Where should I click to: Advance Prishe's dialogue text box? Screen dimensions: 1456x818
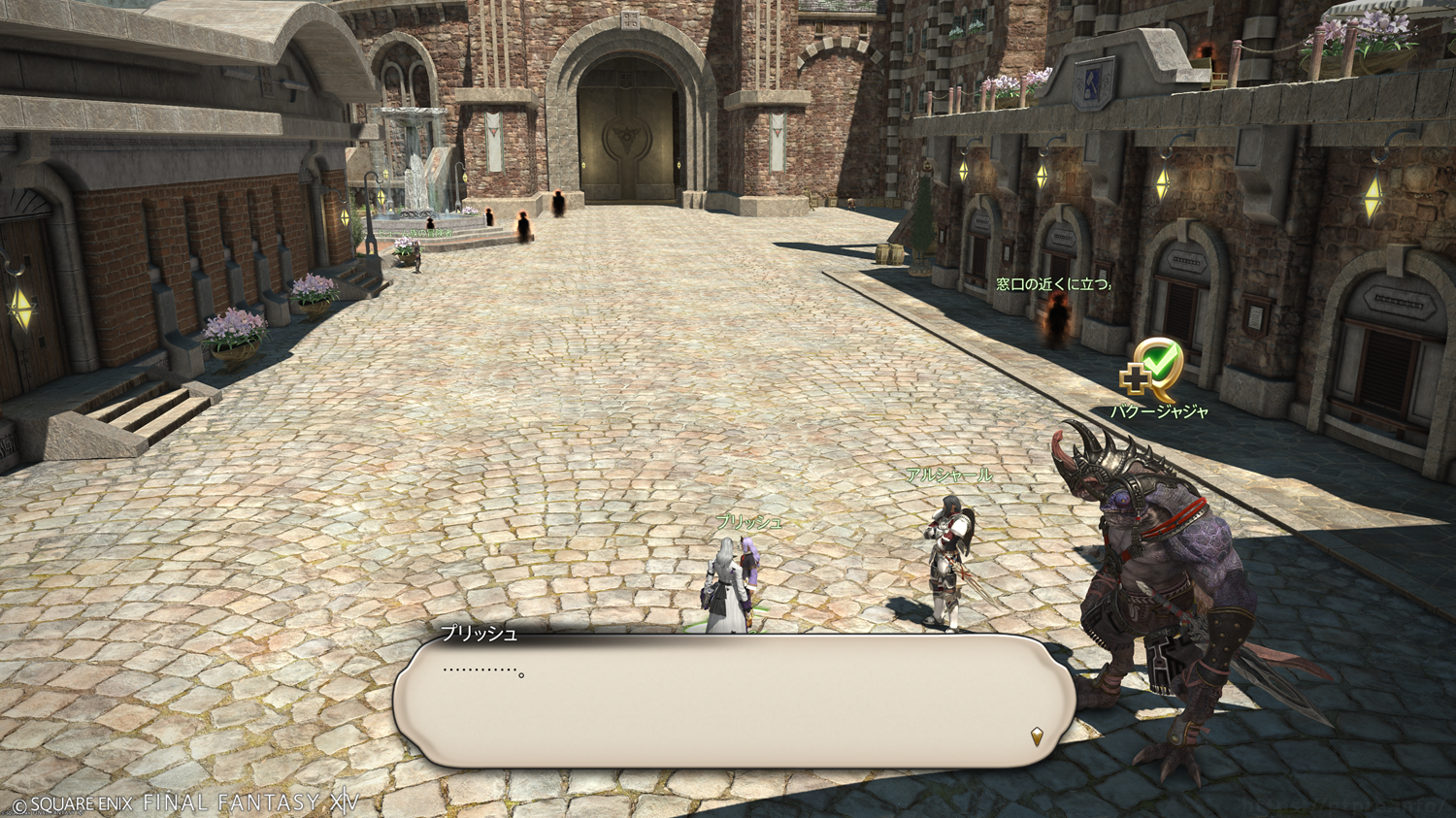(734, 702)
